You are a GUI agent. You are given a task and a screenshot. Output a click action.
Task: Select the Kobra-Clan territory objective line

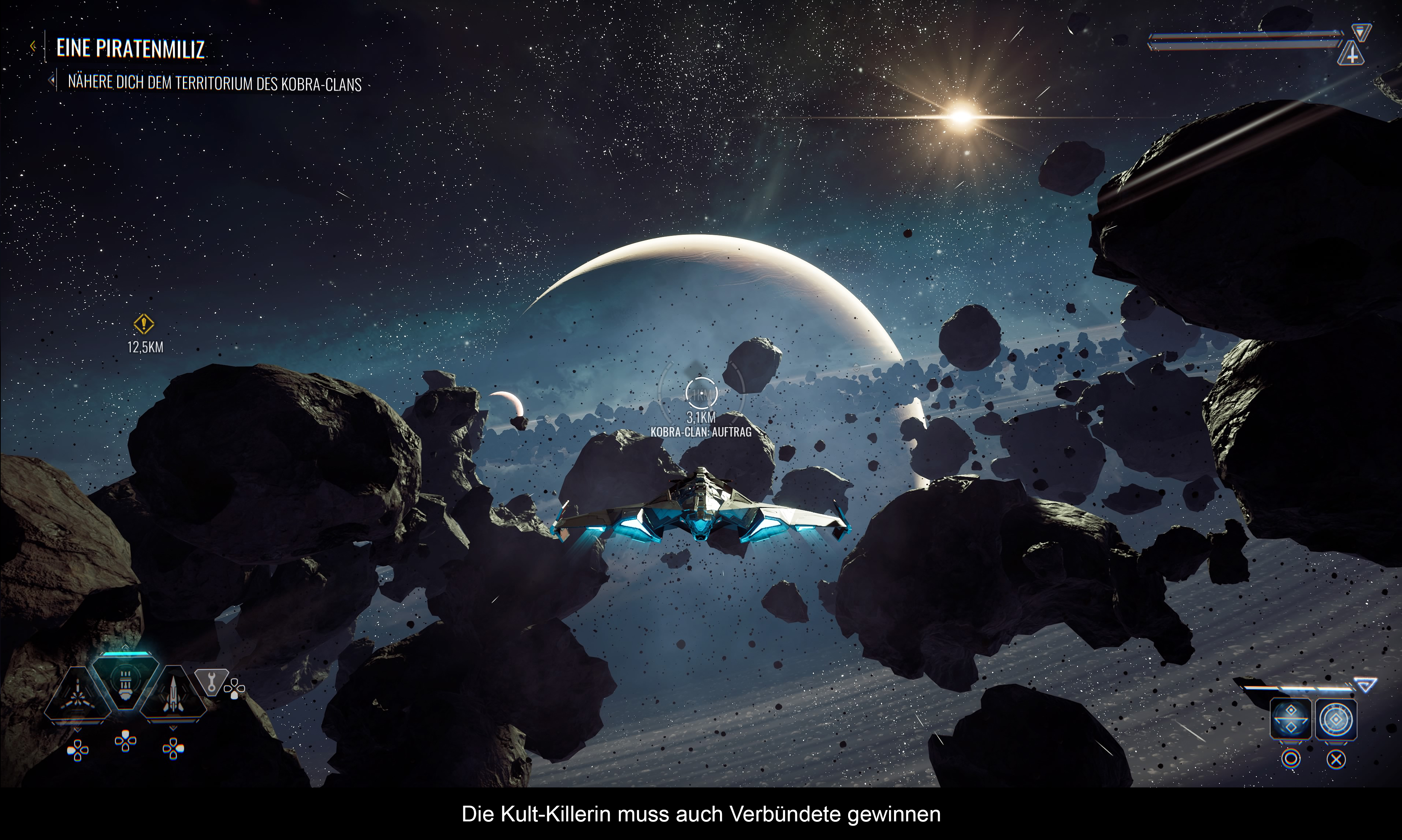click(215, 83)
